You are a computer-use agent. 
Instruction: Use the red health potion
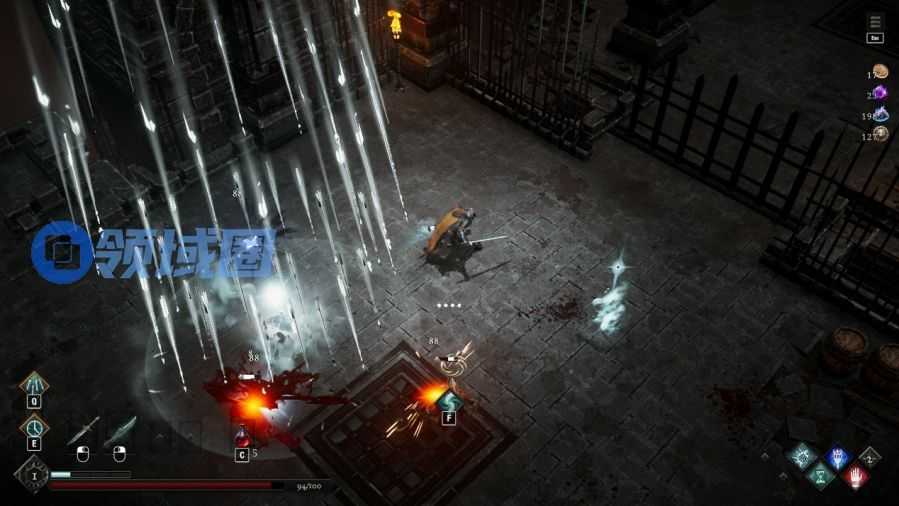click(241, 437)
